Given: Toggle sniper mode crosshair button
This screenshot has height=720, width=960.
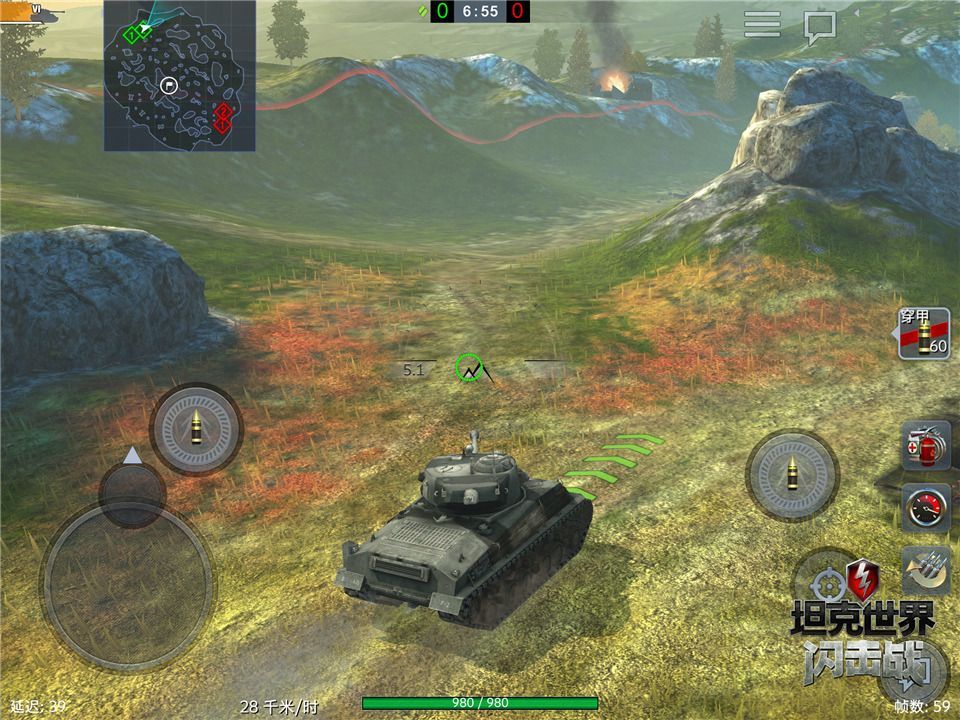Looking at the screenshot, I should (828, 584).
